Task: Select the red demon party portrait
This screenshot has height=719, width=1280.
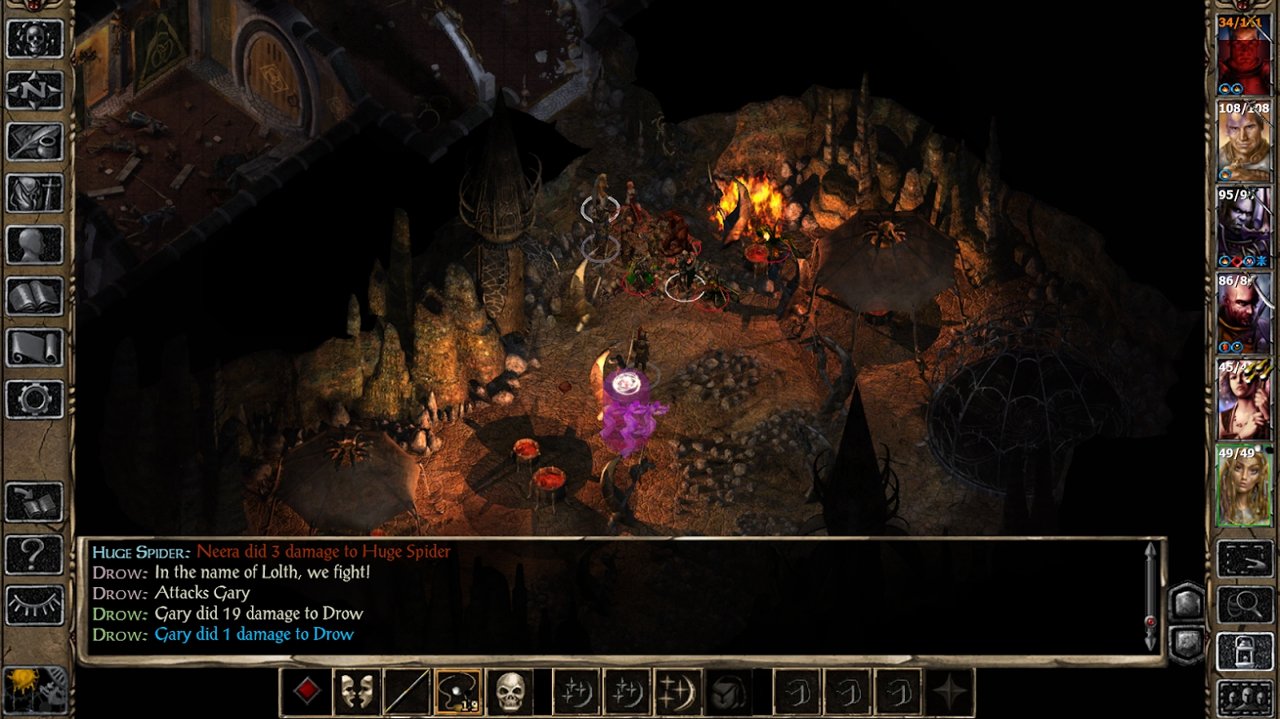Action: coord(1243,55)
